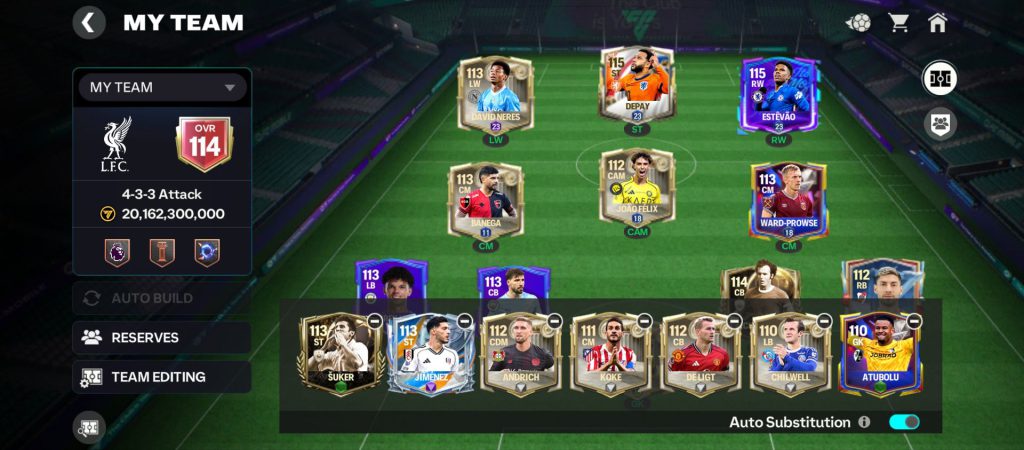1024x450 pixels.
Task: Open the shopping cart store
Action: coord(898,22)
